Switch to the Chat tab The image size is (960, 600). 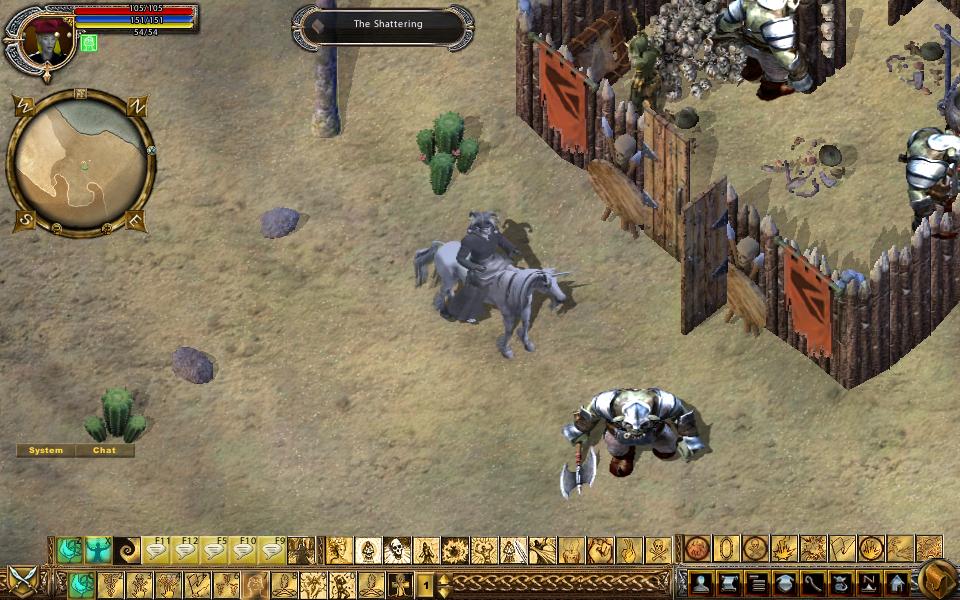pos(105,451)
